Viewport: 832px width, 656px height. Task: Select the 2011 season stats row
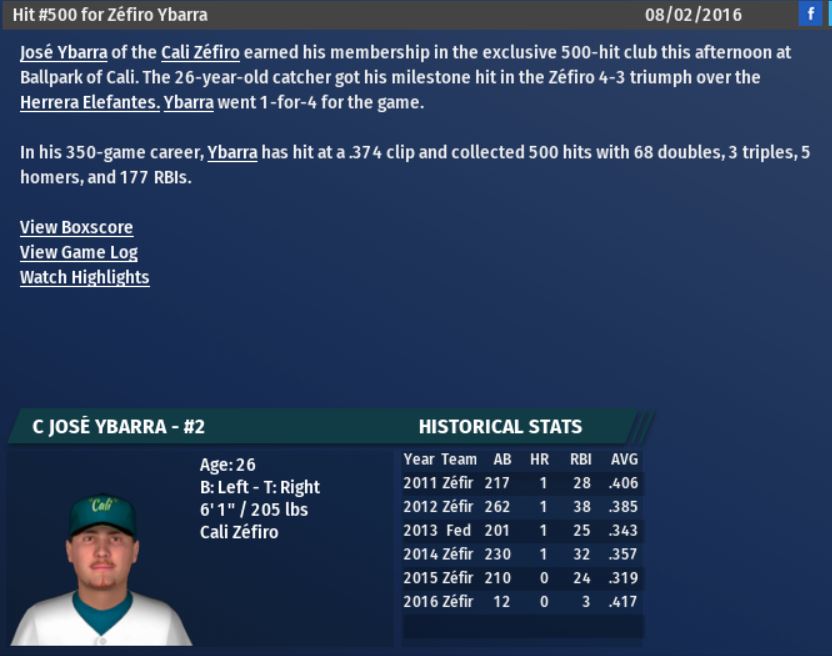[521, 483]
